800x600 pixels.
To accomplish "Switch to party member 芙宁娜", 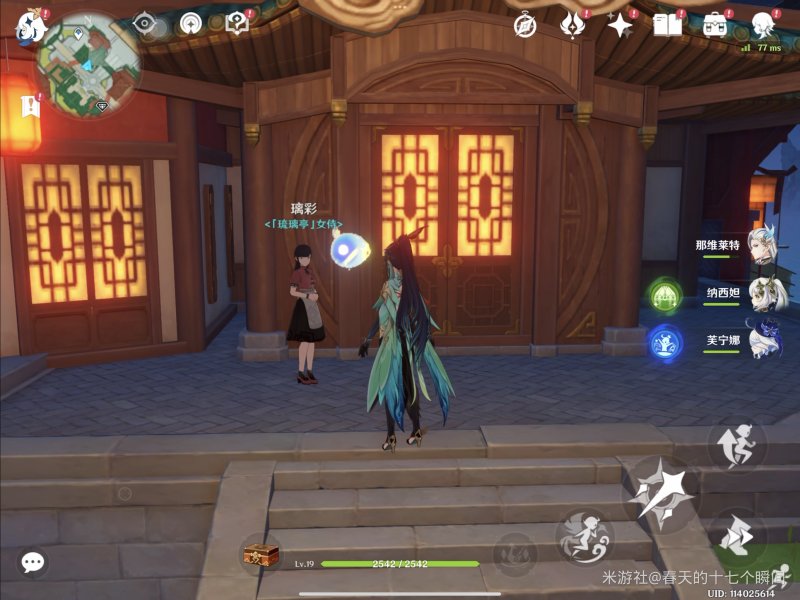I will (x=761, y=342).
